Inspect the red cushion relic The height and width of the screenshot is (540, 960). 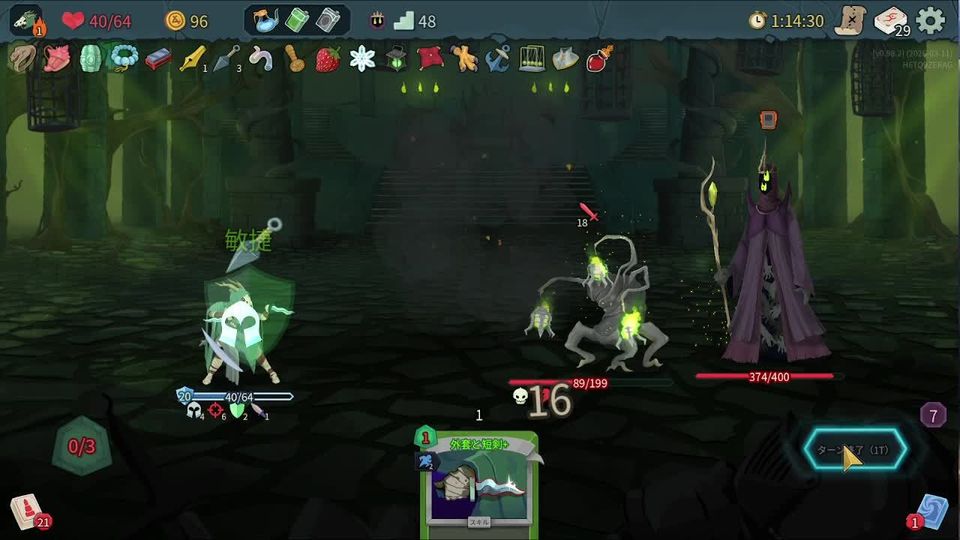click(x=429, y=58)
